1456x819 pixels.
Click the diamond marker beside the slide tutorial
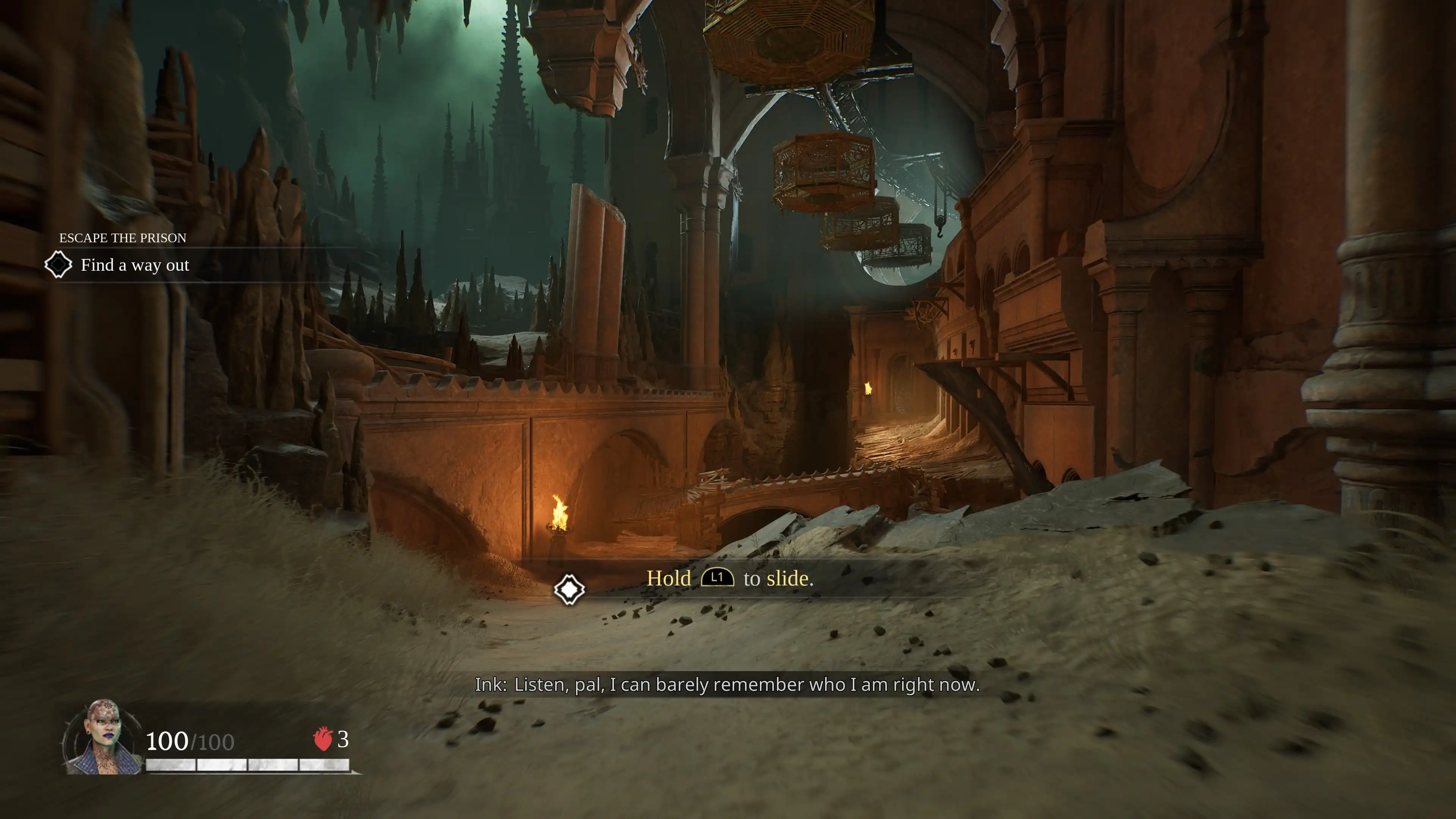[569, 590]
